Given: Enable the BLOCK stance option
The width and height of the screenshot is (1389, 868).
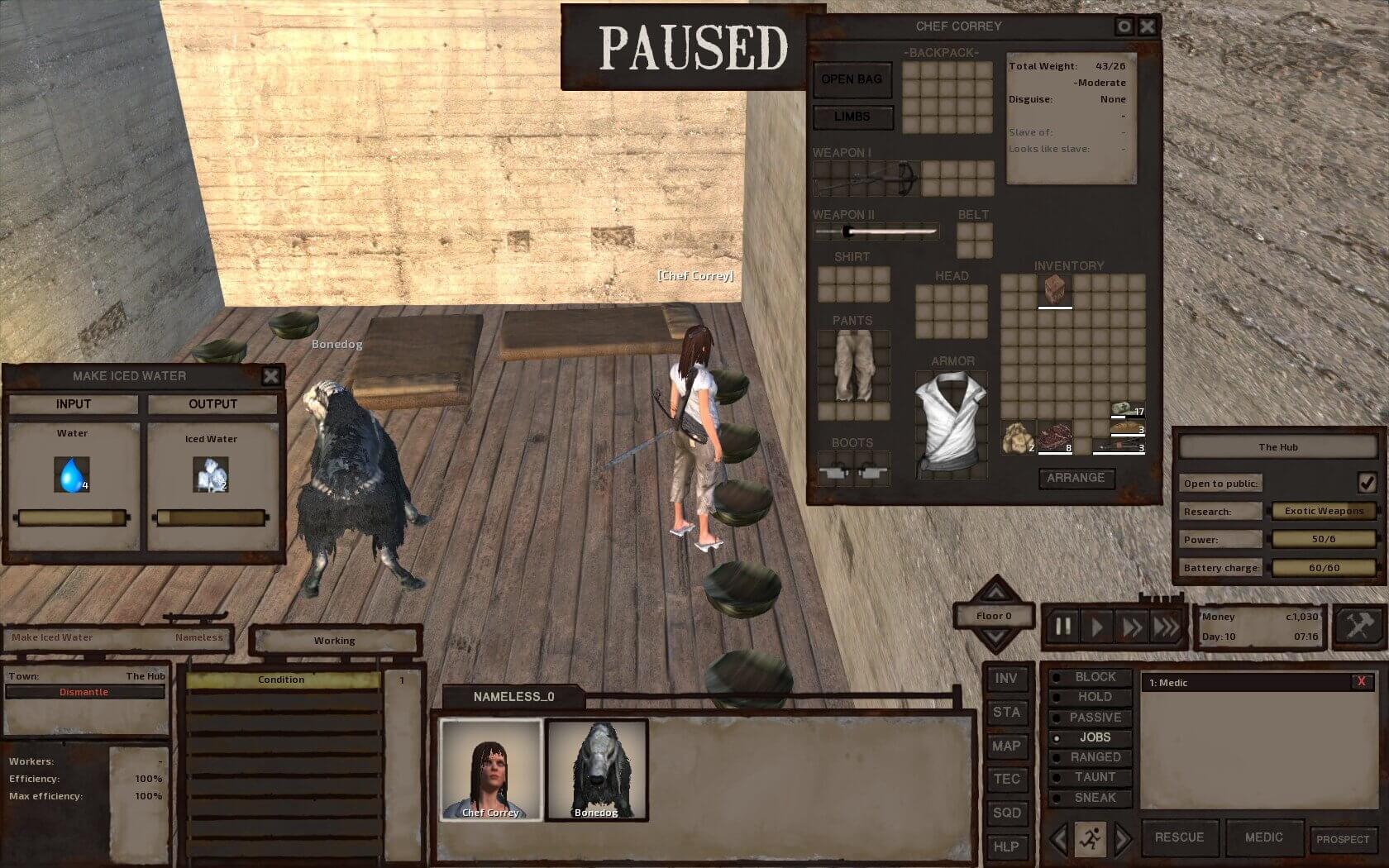Looking at the screenshot, I should tap(1095, 677).
